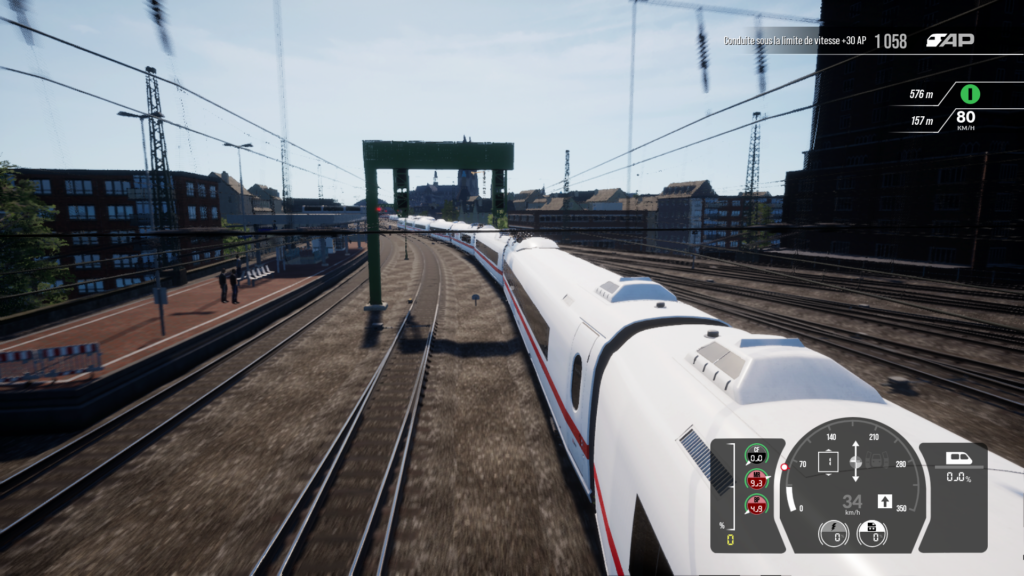This screenshot has width=1024, height=576.
Task: Select the MR main reservoir gauge
Action: point(757,479)
